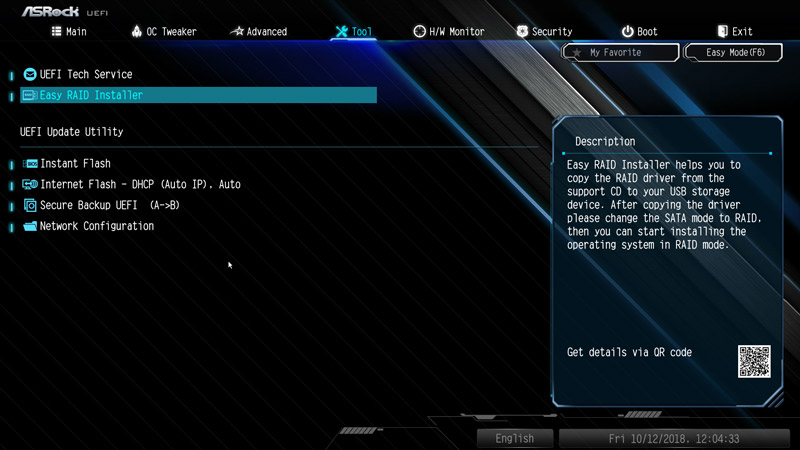
Task: Open the H/W Monitor tab
Action: (x=449, y=32)
